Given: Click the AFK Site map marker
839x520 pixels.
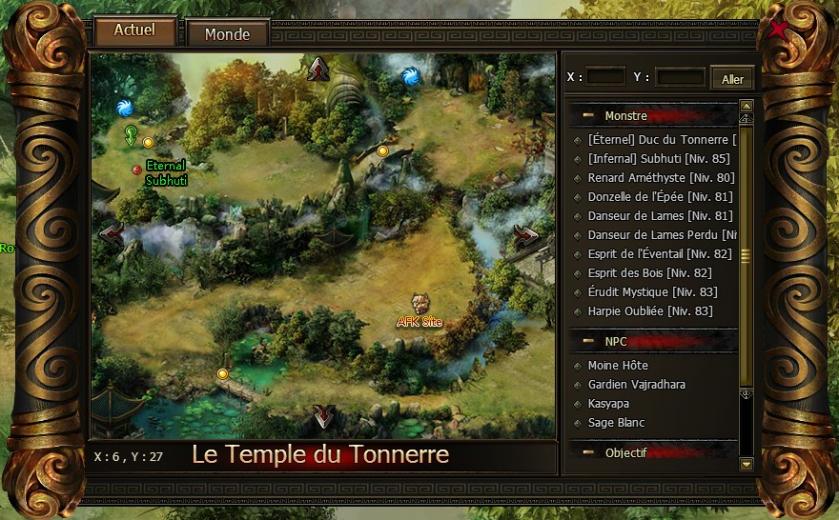Looking at the screenshot, I should point(420,303).
